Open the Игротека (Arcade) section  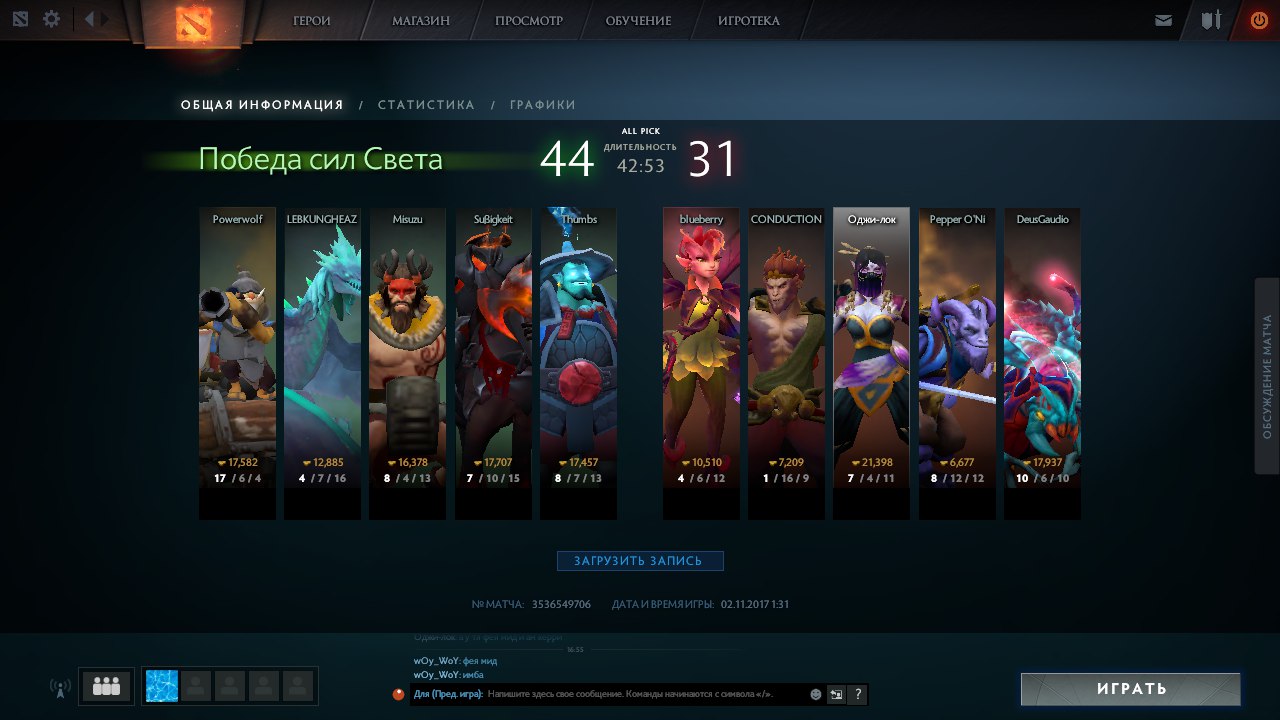coord(748,21)
